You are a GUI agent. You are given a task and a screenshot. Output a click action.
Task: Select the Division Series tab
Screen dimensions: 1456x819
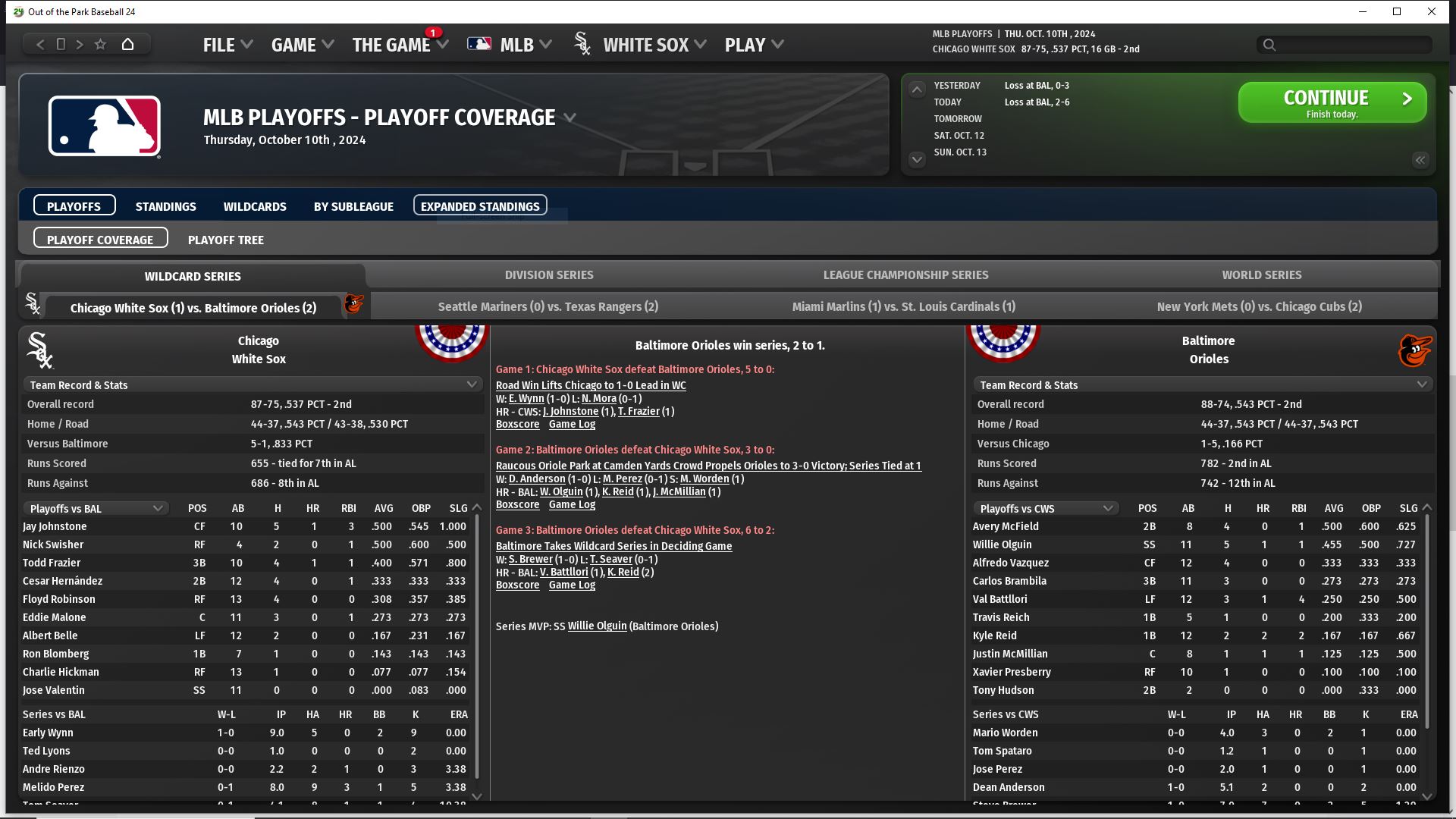[x=549, y=275]
